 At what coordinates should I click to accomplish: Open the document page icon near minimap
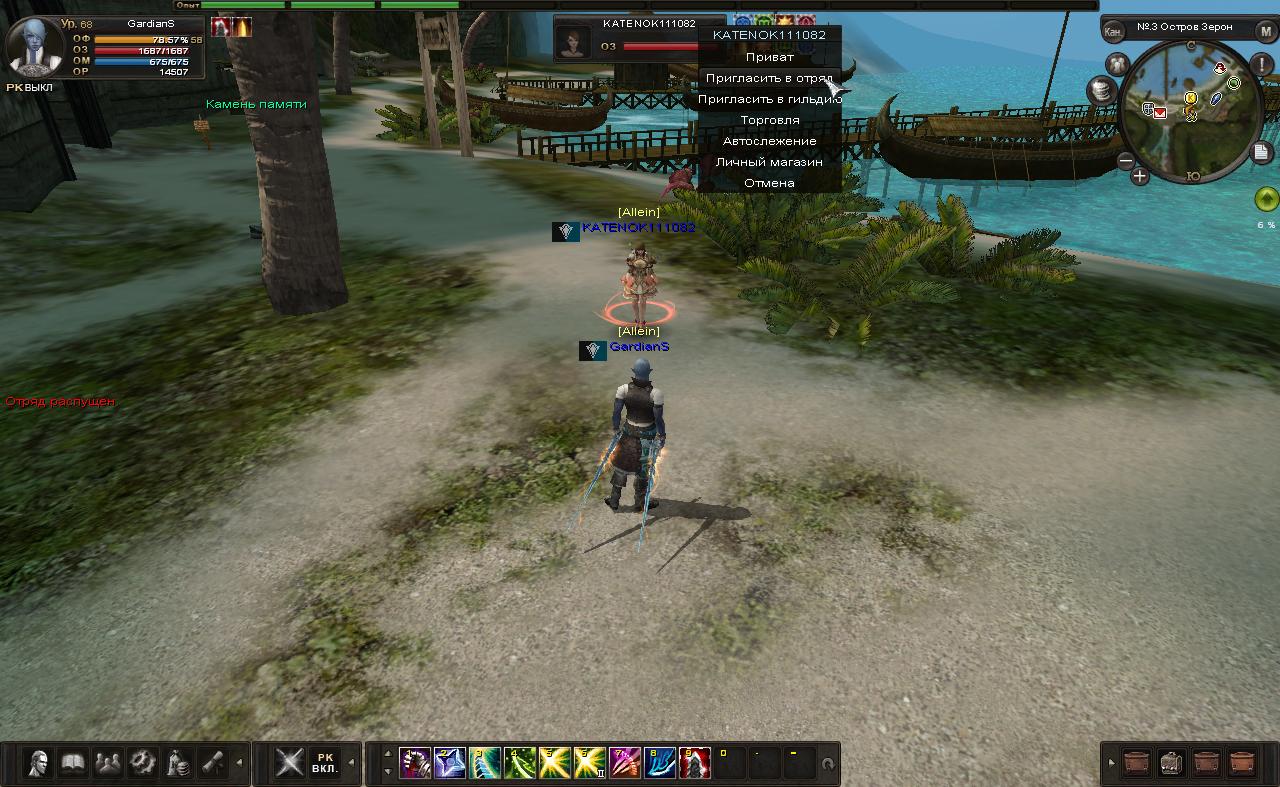[1262, 152]
